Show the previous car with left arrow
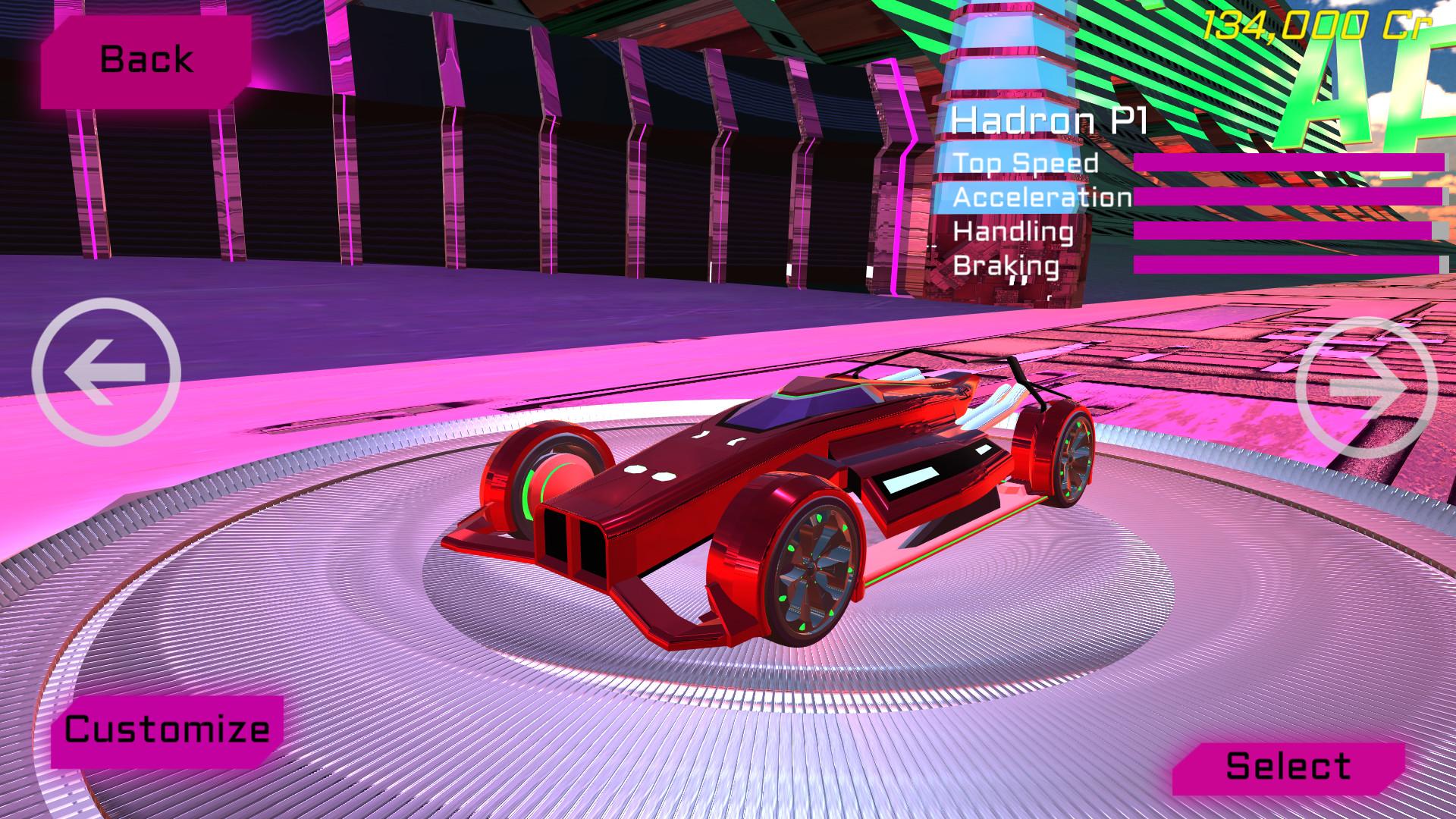 pyautogui.click(x=106, y=372)
